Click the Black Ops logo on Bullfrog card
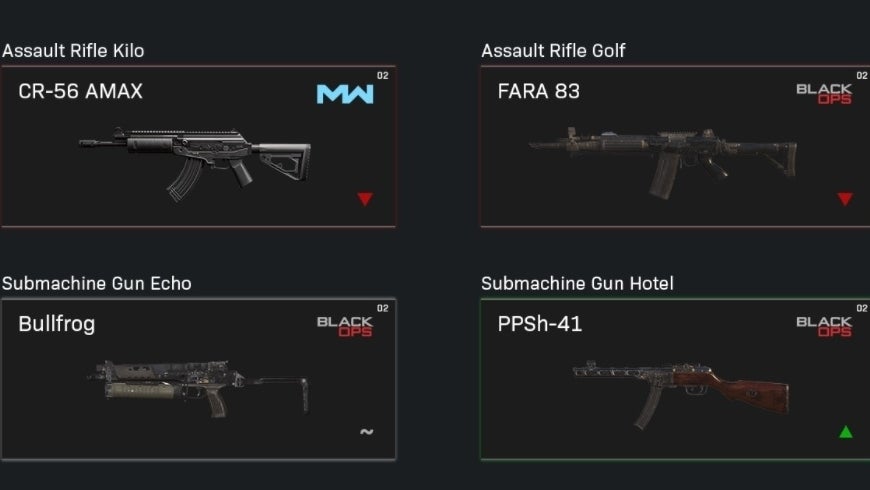The image size is (870, 490). pyautogui.click(x=345, y=326)
